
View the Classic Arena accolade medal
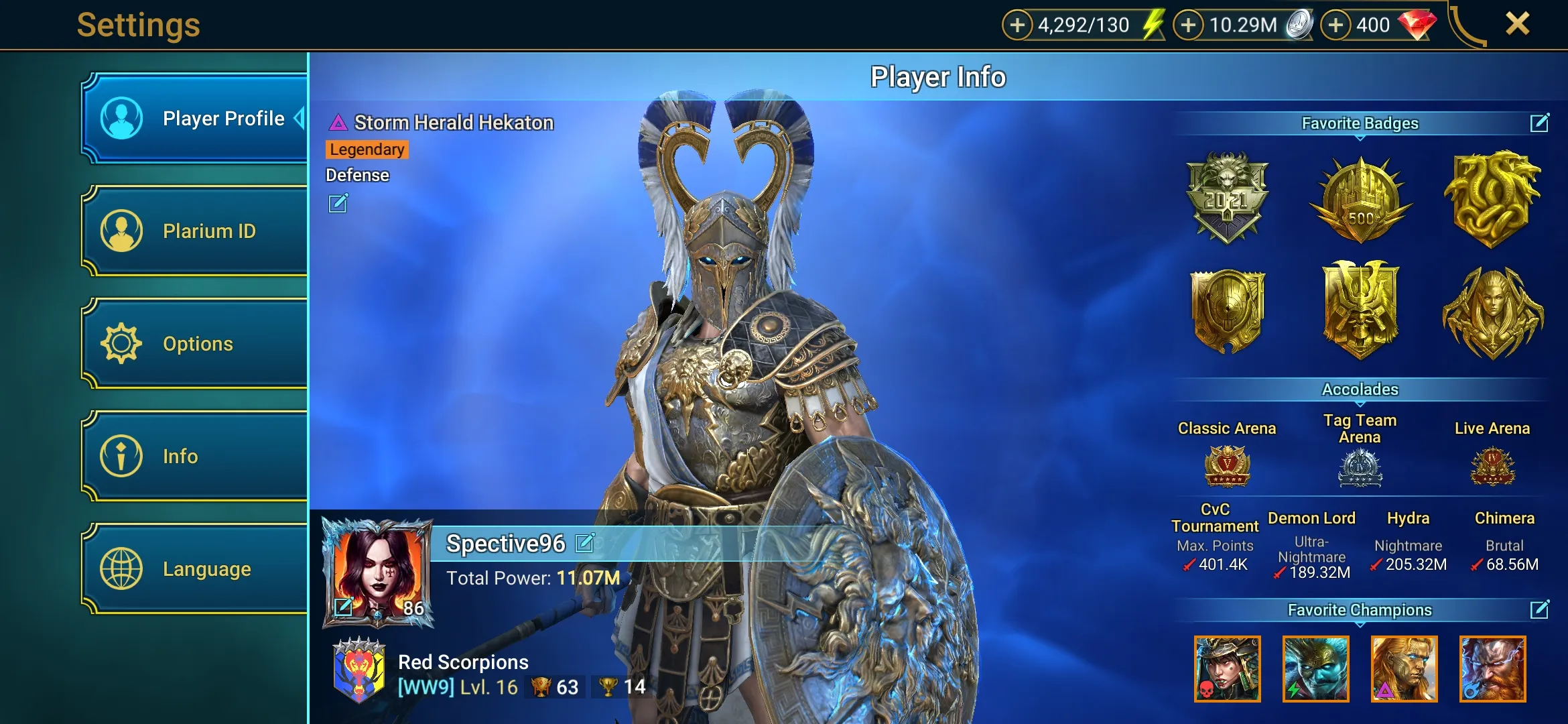pos(1227,465)
